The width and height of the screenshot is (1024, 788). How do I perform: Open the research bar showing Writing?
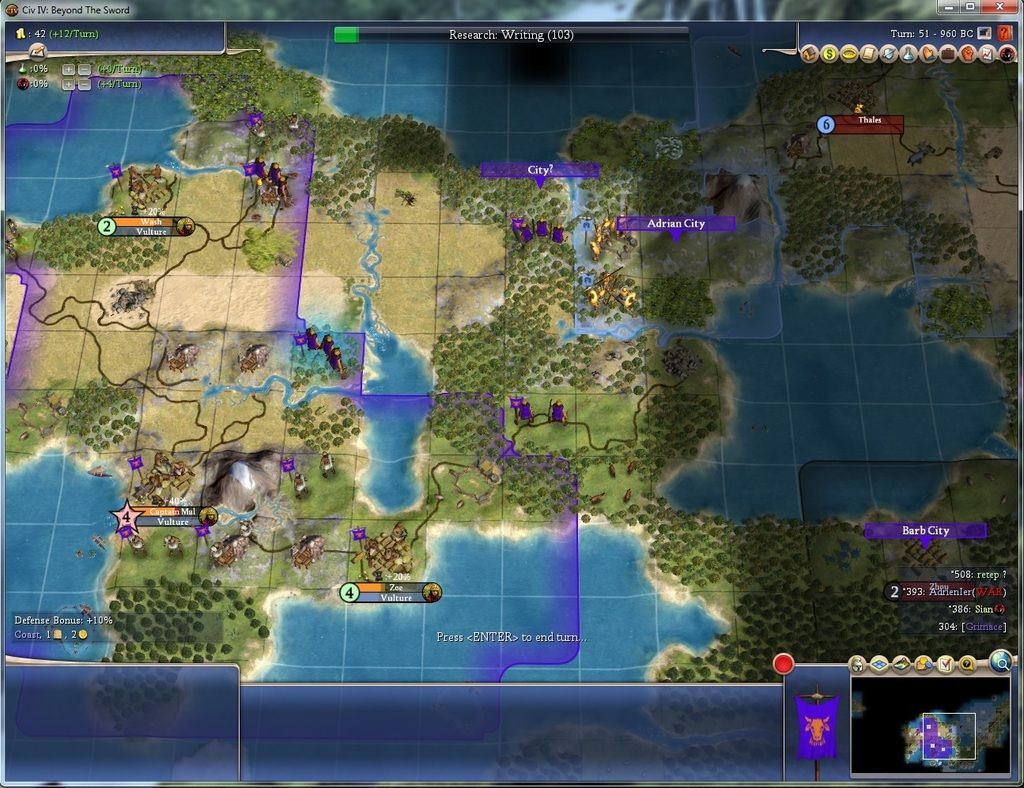click(x=511, y=34)
